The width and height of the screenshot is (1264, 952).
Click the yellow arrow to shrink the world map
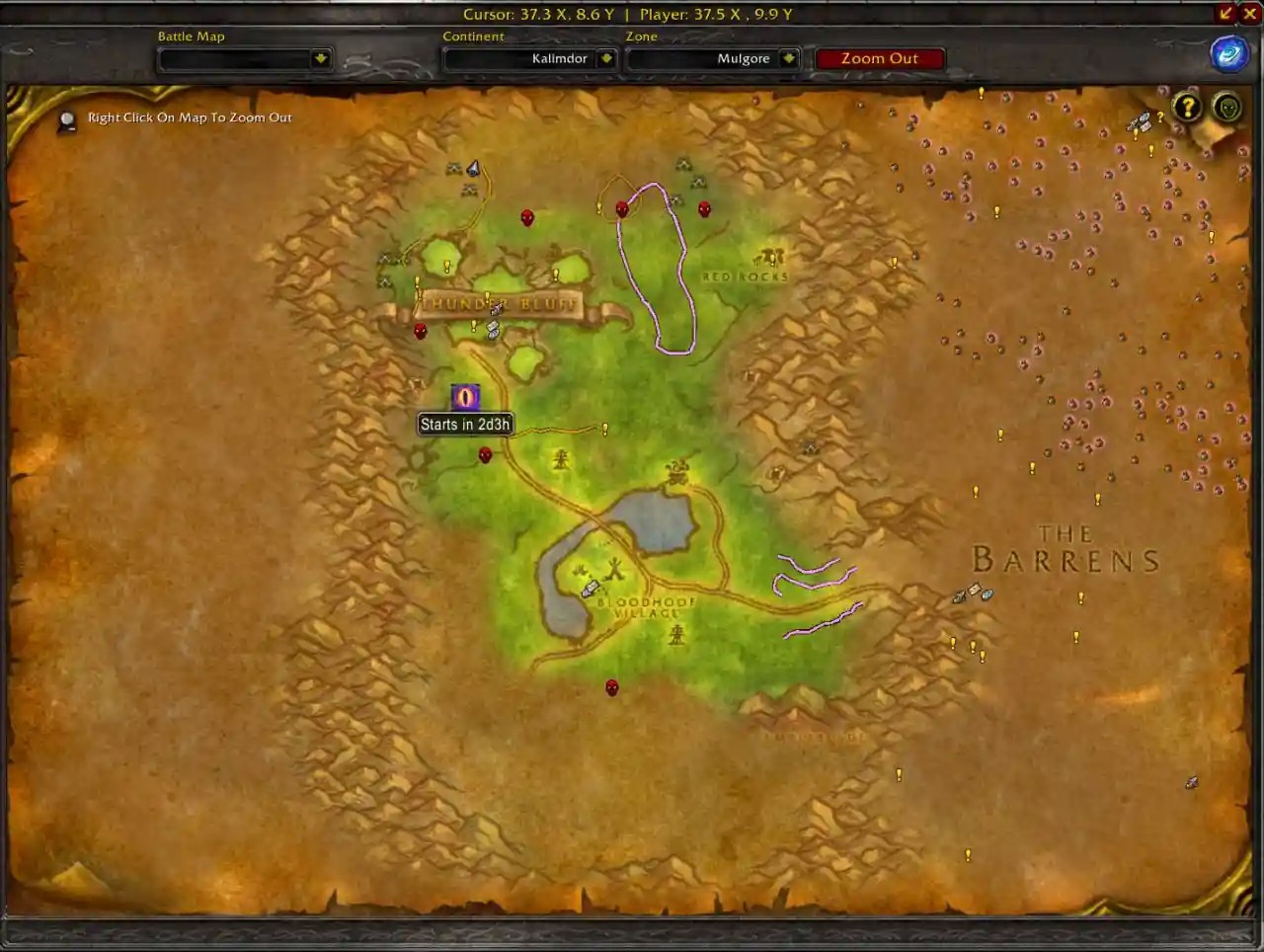pos(1226,13)
